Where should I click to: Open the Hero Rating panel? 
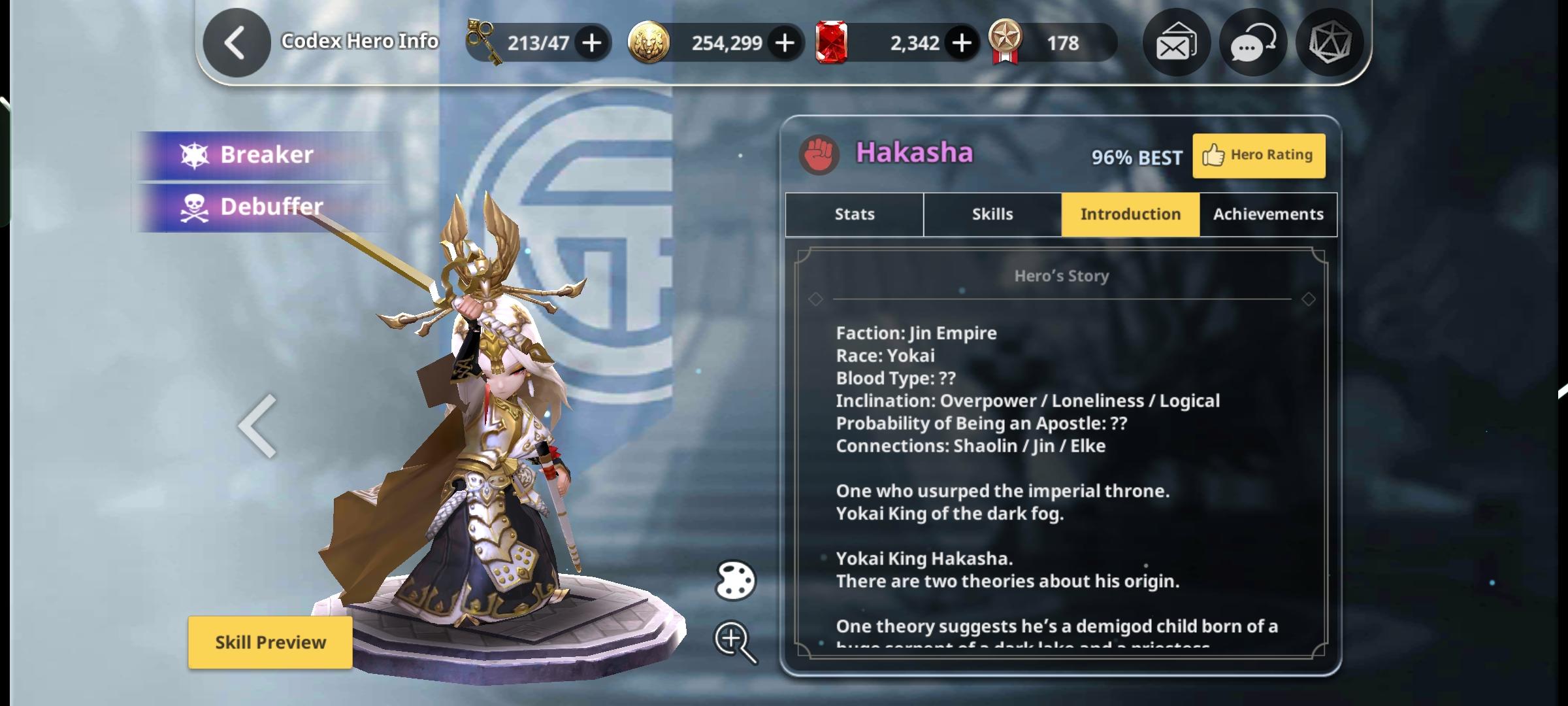pos(1258,156)
